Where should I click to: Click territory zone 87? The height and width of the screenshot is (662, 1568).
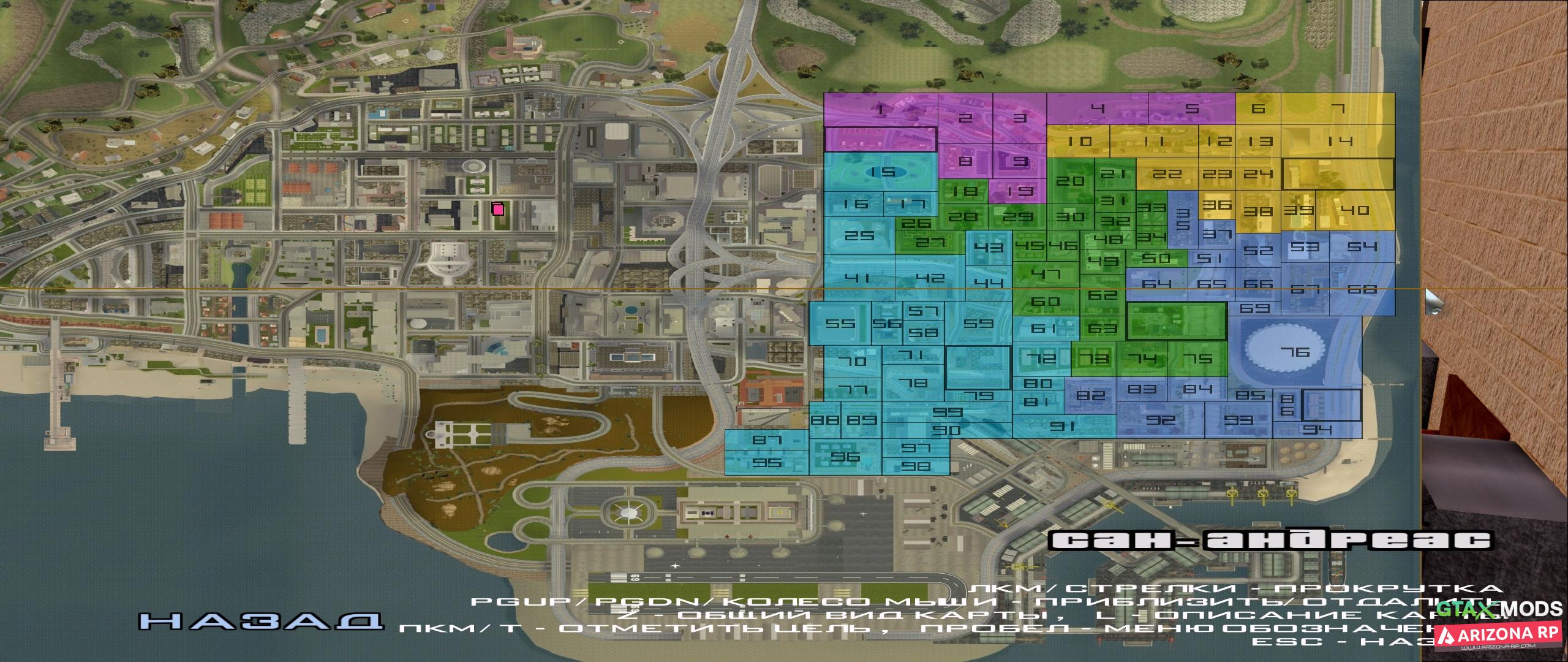[x=767, y=439]
